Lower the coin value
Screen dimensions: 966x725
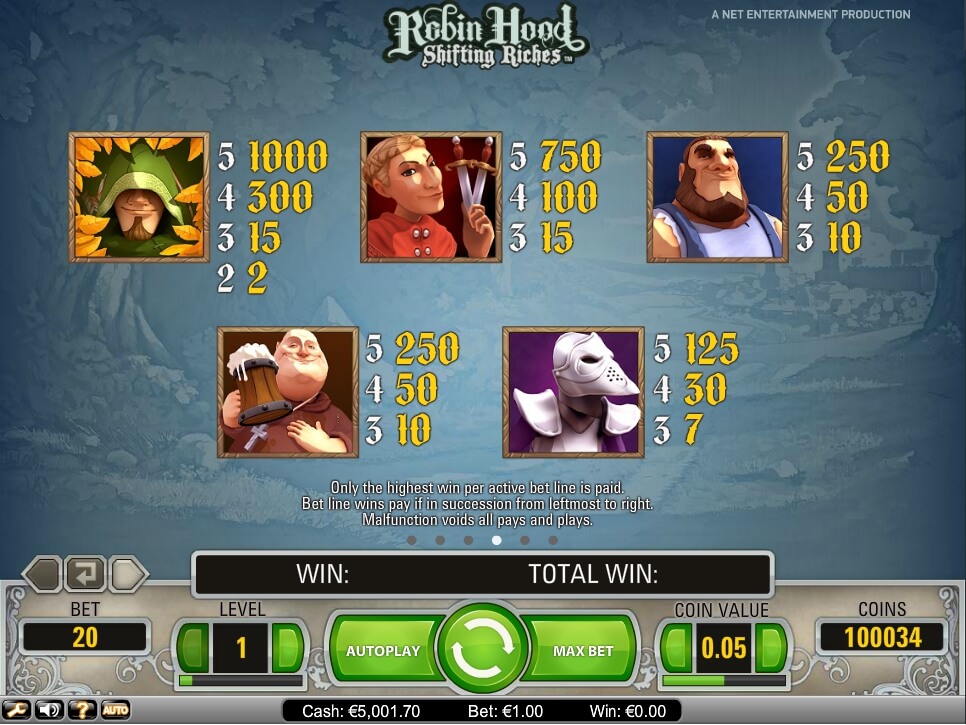(x=677, y=648)
